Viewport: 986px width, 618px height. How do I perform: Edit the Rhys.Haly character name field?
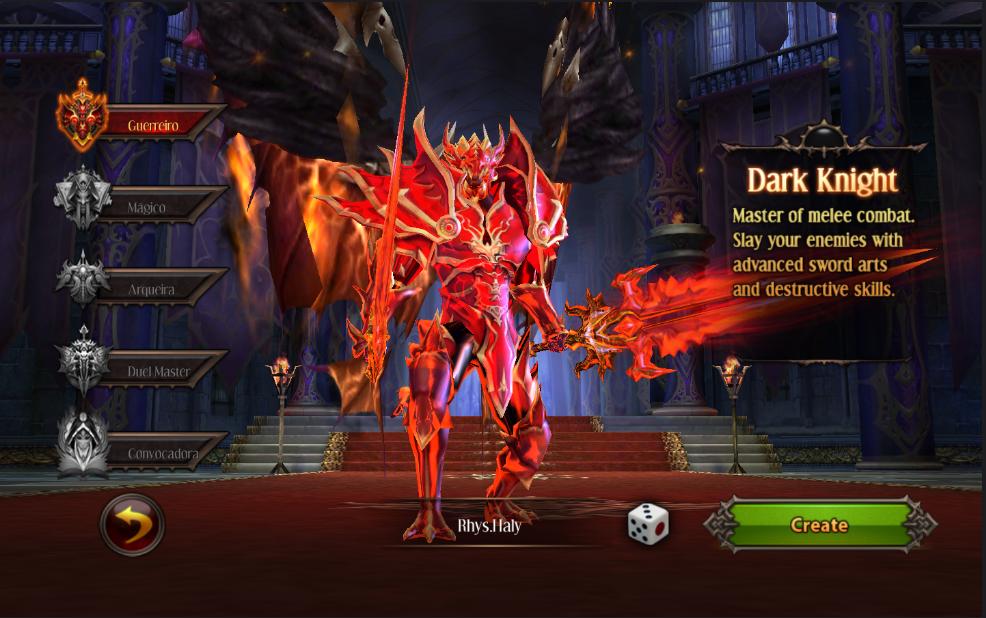[x=489, y=525]
